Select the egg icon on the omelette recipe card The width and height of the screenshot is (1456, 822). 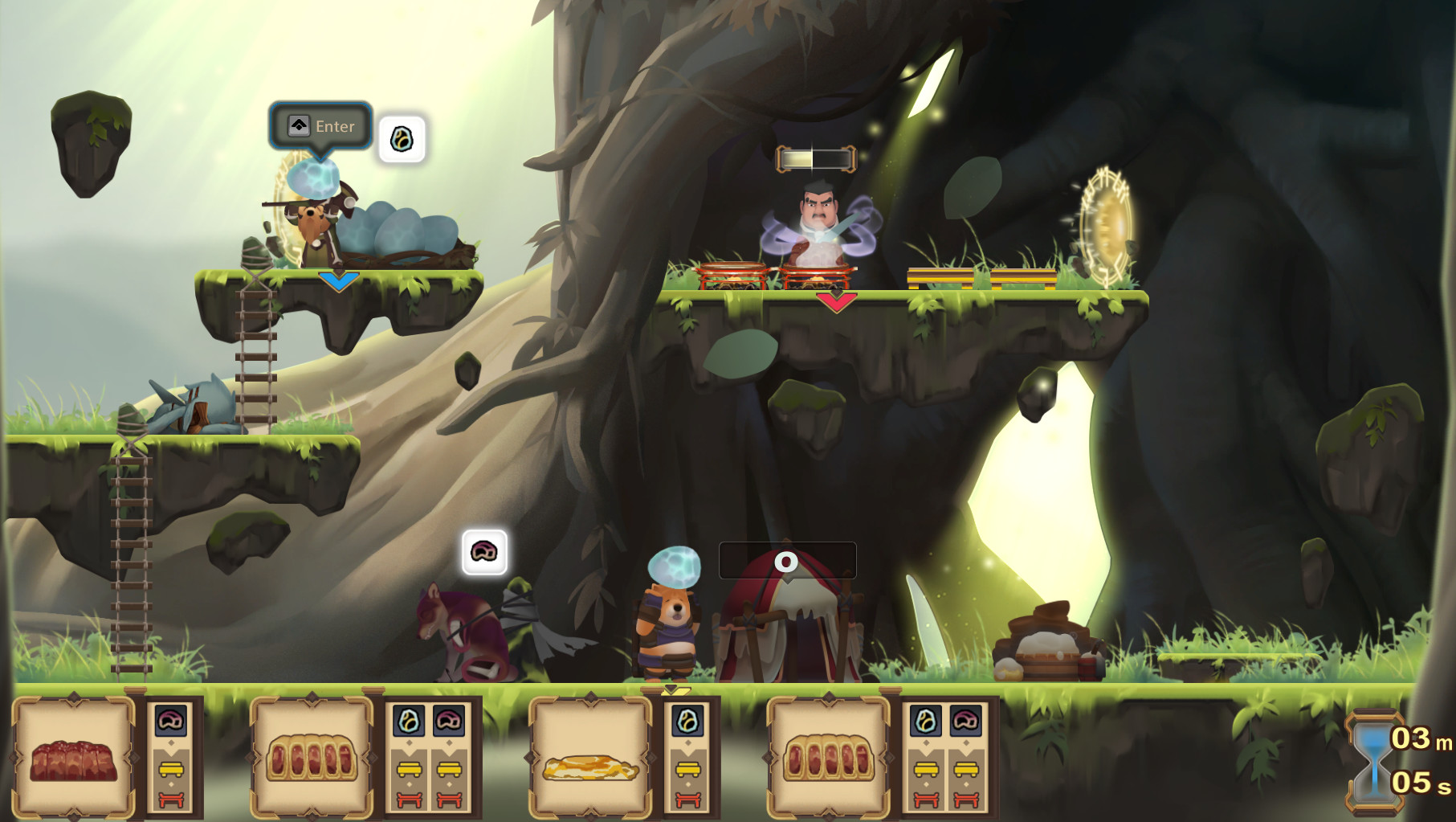[x=688, y=720]
